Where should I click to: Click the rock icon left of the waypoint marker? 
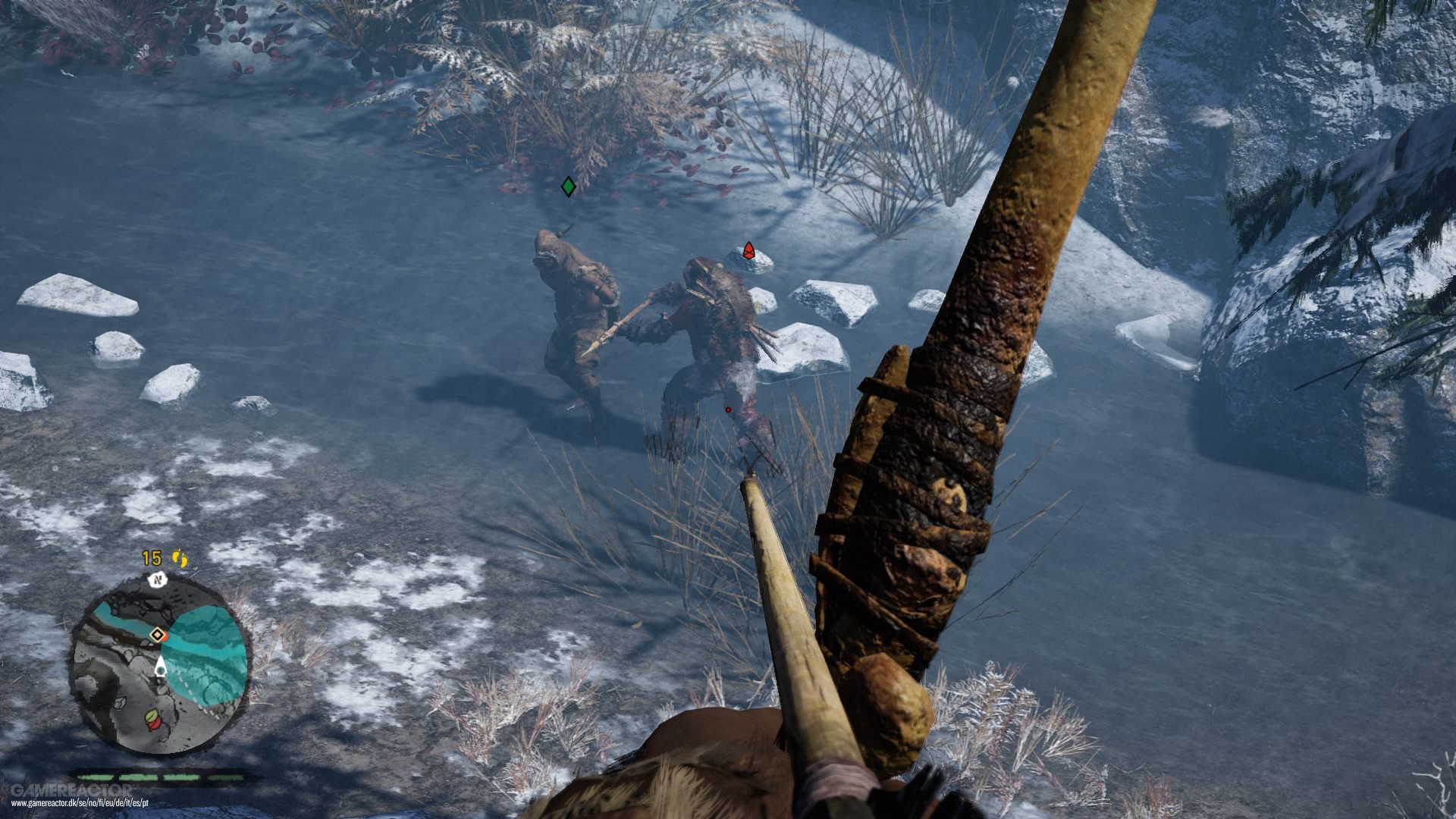146,643
